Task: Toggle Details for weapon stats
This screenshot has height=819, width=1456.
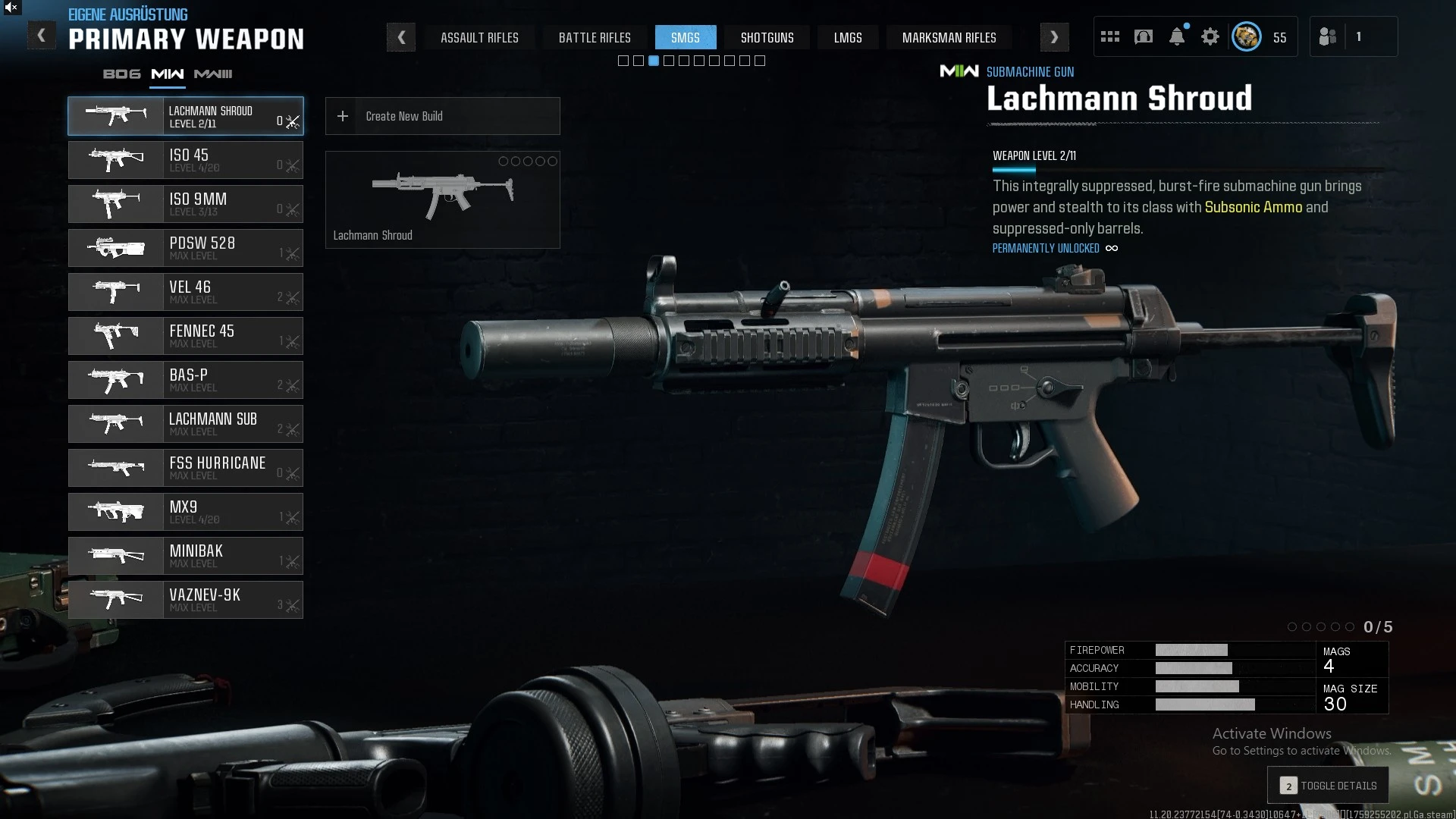Action: tap(1328, 786)
